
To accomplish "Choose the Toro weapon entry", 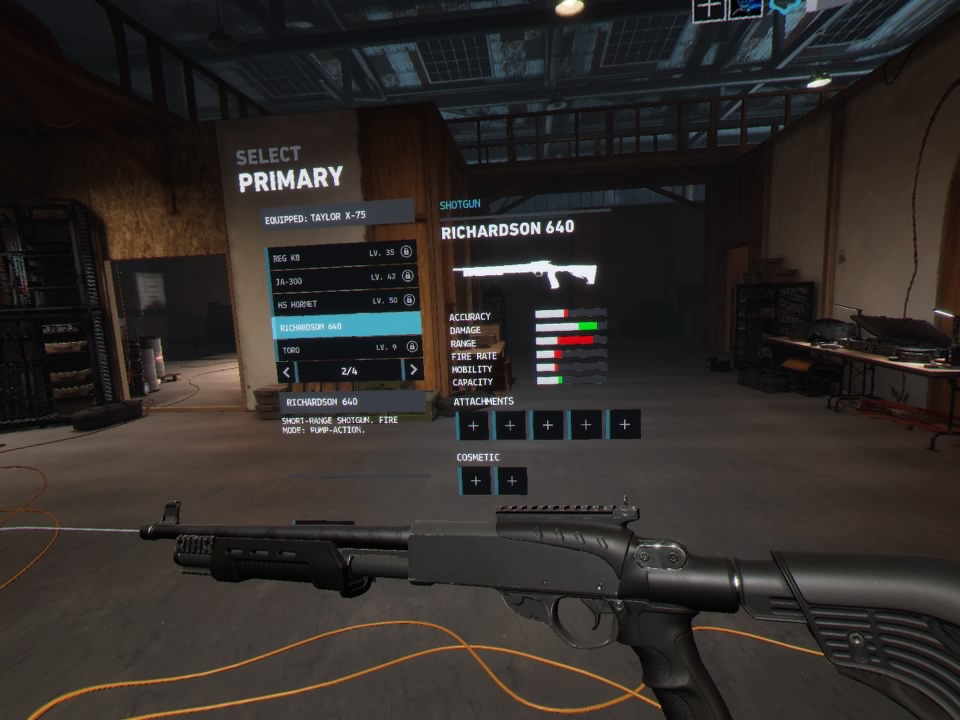I will click(346, 348).
